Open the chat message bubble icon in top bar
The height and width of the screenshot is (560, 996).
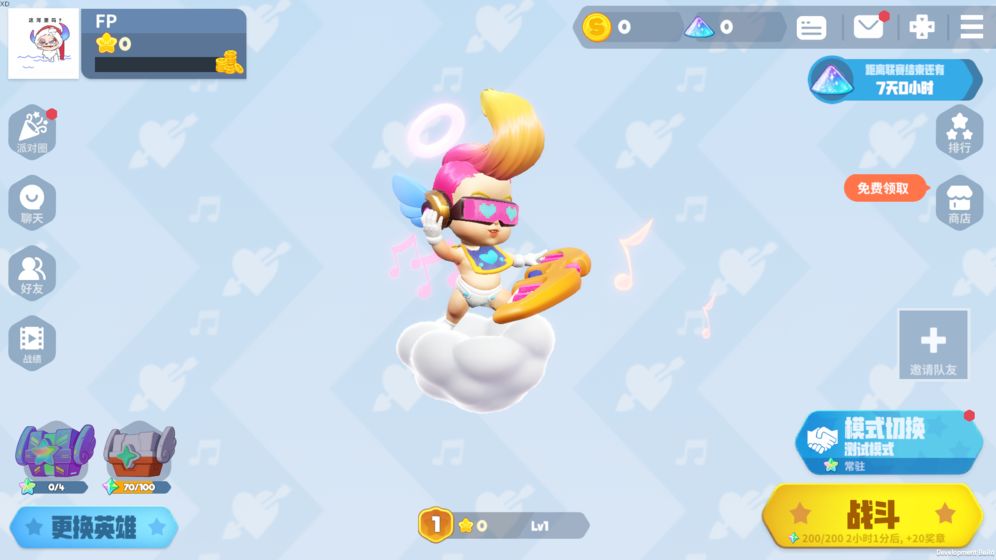click(811, 28)
